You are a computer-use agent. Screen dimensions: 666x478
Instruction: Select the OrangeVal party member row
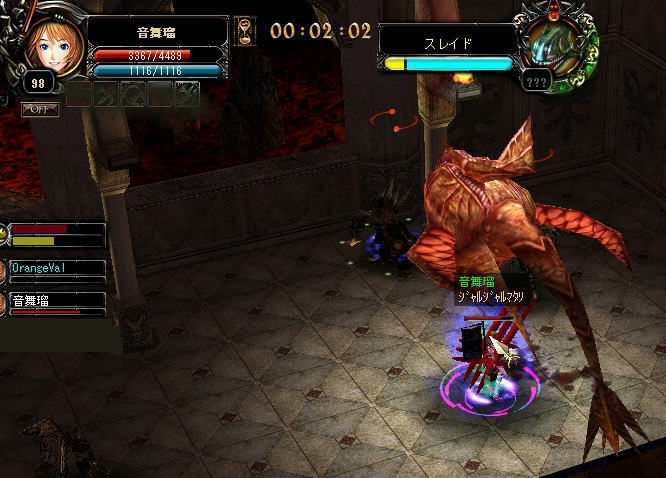click(x=57, y=270)
